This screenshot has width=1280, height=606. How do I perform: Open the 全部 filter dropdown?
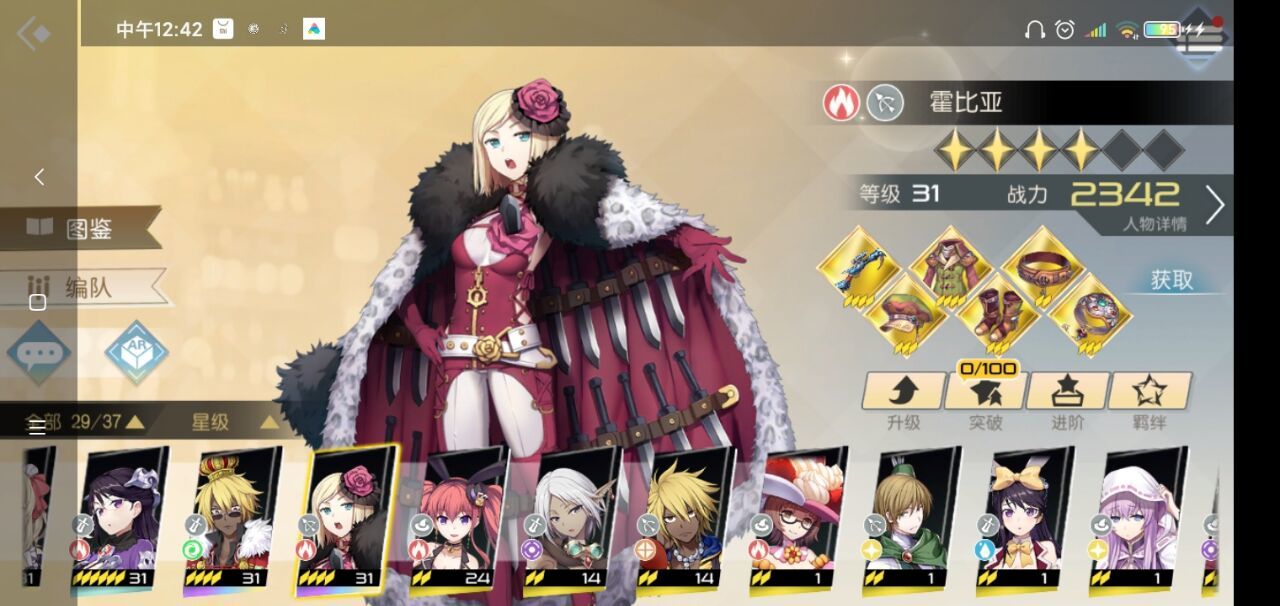tap(84, 422)
